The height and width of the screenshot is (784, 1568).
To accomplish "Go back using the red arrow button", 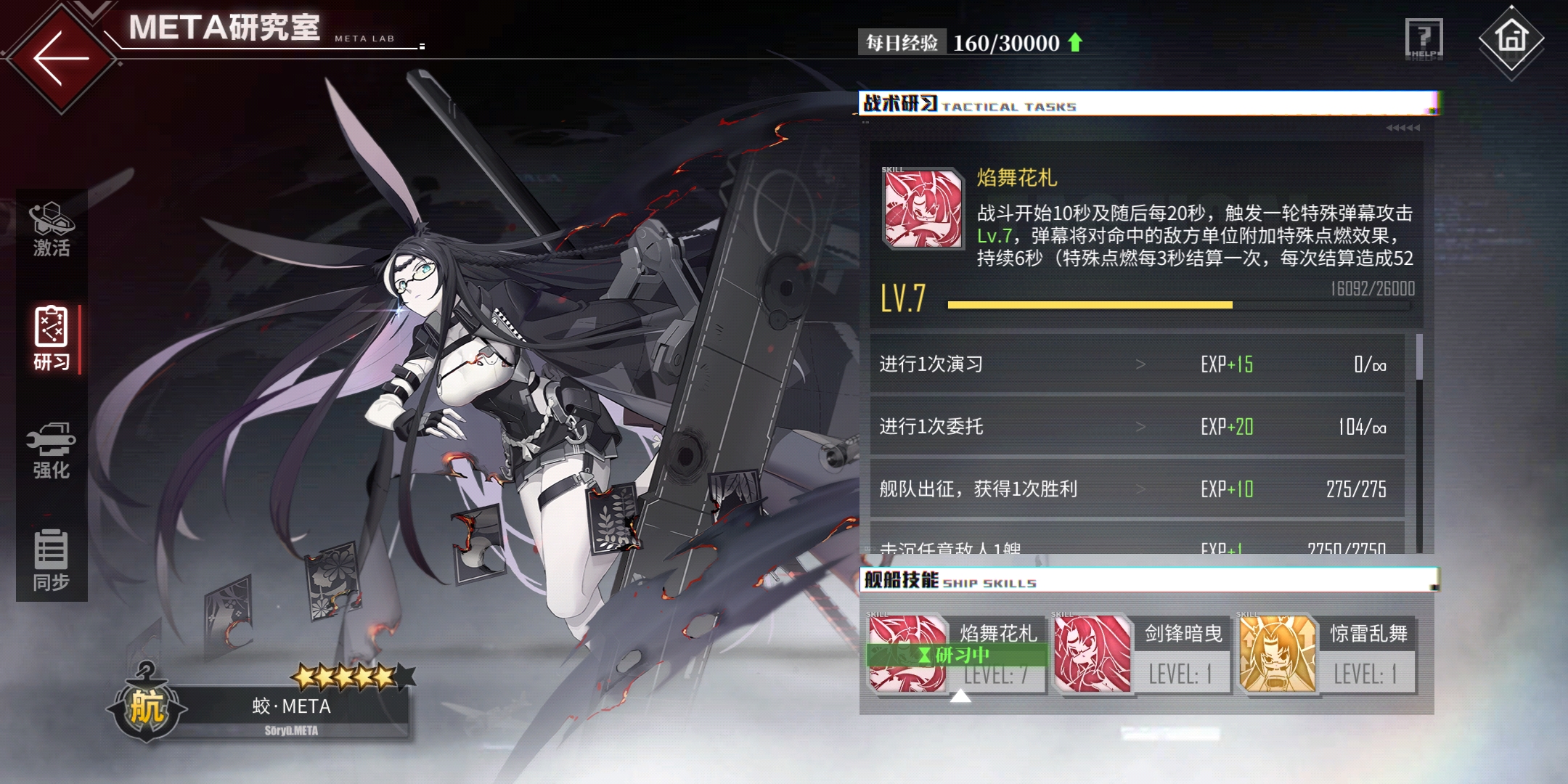I will click(61, 58).
